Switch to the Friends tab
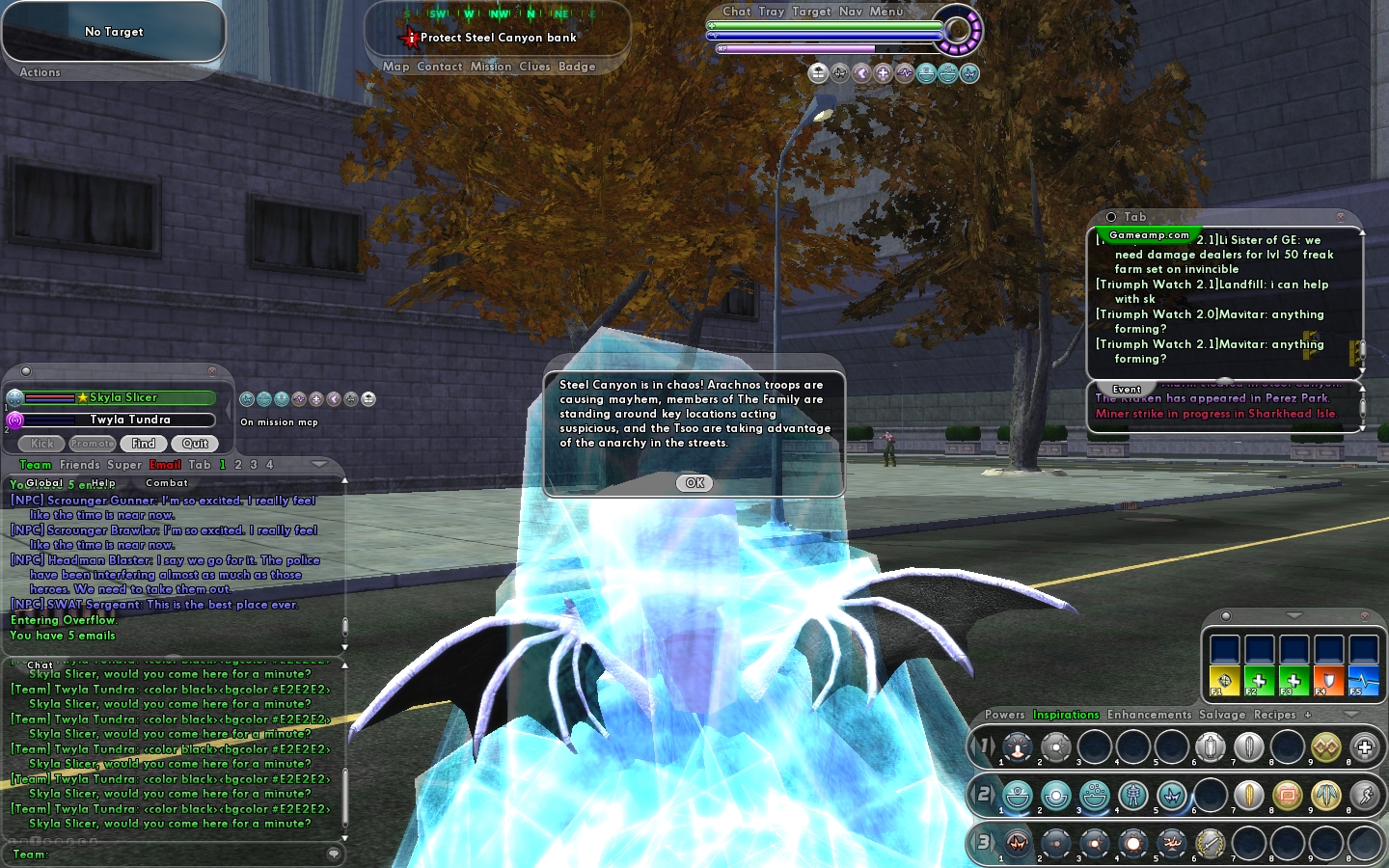This screenshot has height=868, width=1389. tap(79, 465)
